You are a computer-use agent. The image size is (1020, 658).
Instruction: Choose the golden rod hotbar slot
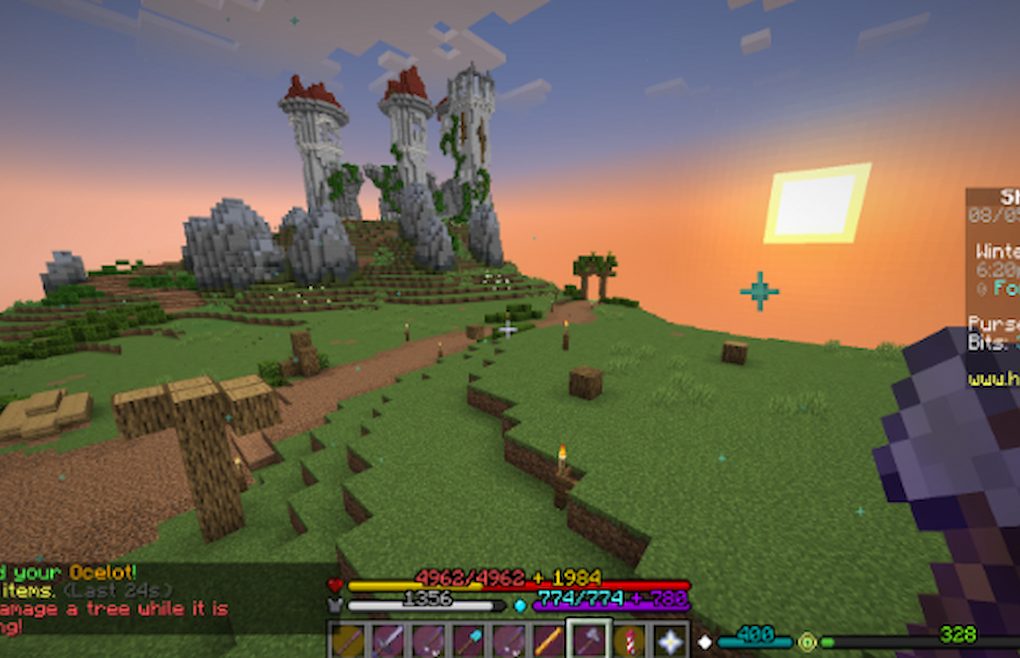pyautogui.click(x=548, y=641)
